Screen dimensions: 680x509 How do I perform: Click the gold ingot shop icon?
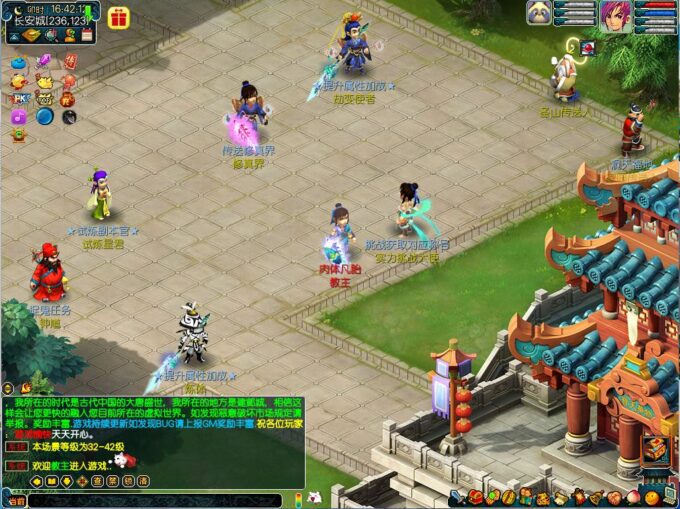[x=33, y=35]
